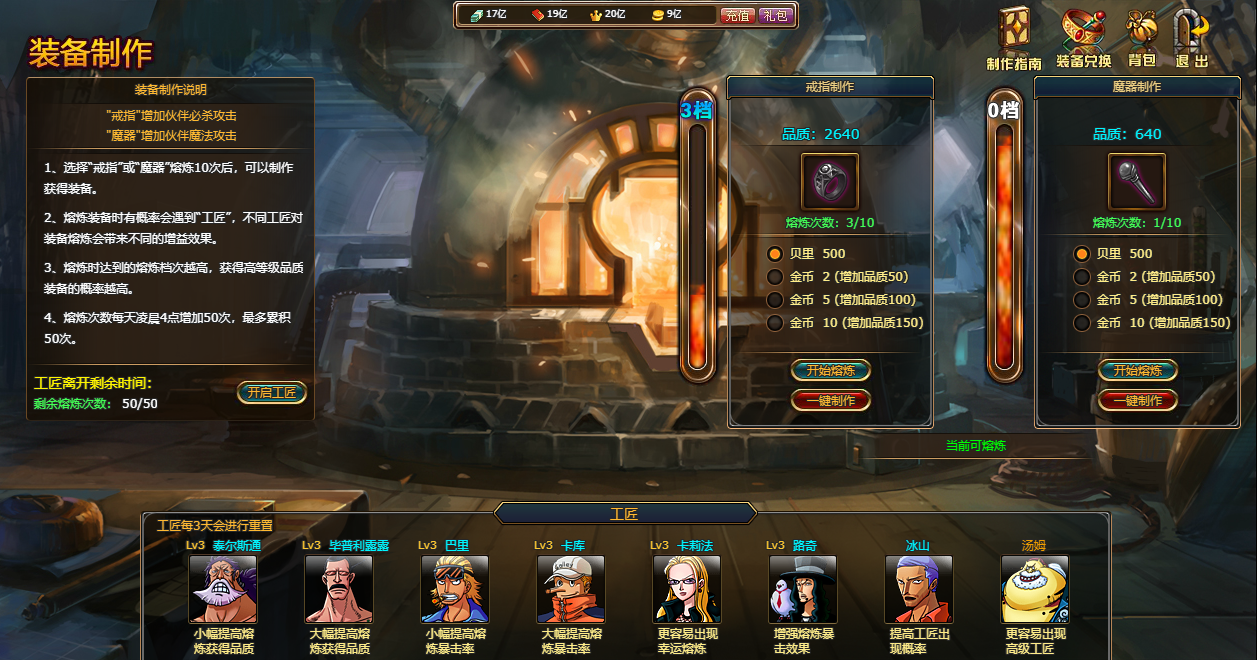Click 一键制作 in the 魔器 crafting panel
The height and width of the screenshot is (660, 1257).
point(1138,400)
